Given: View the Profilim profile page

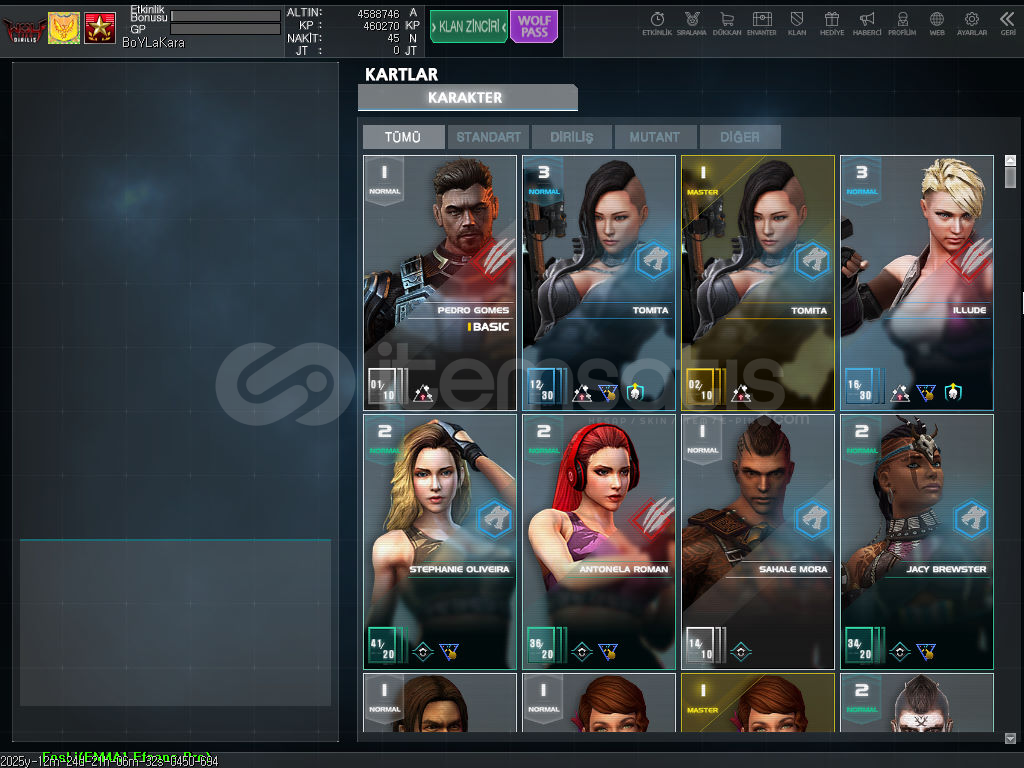Looking at the screenshot, I should click(x=902, y=23).
